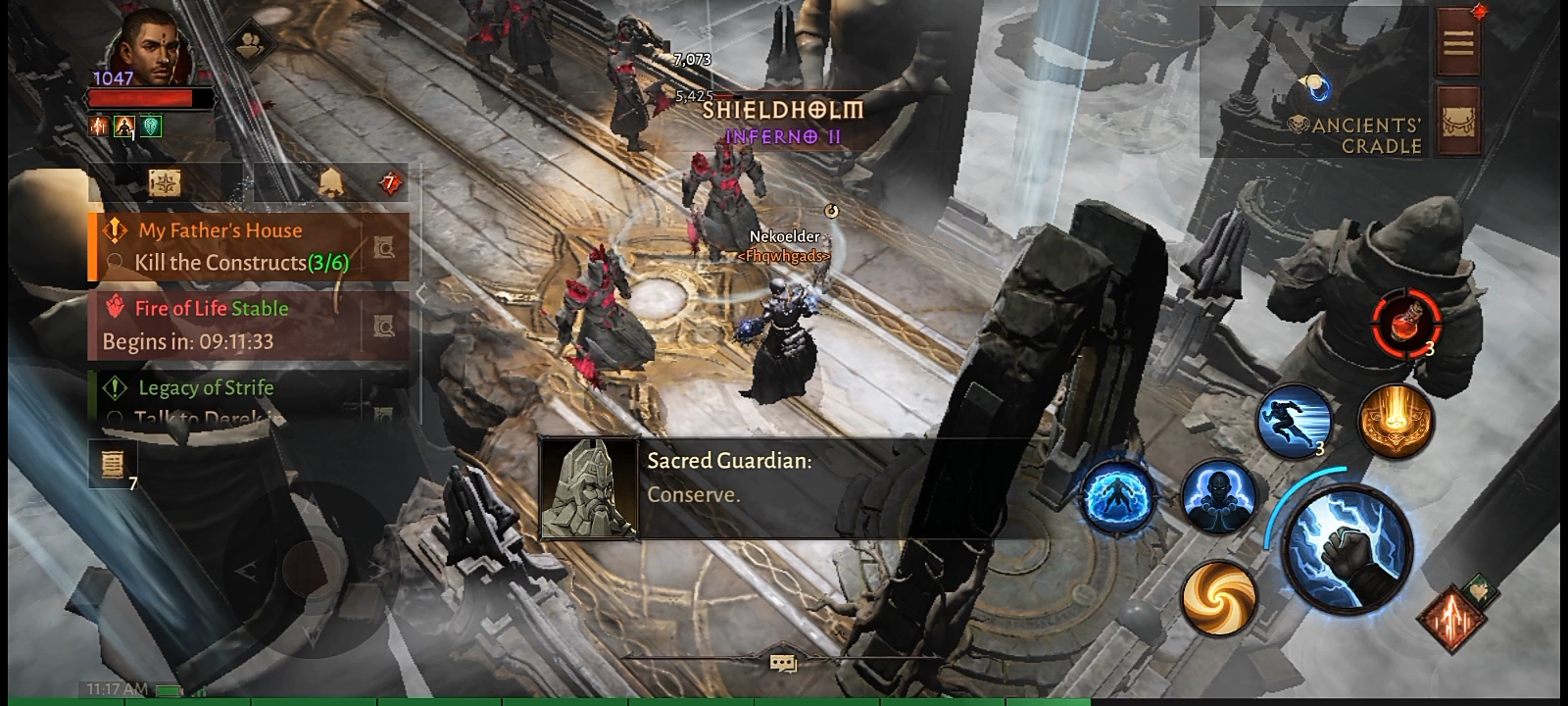The image size is (1568, 706).
Task: Open the Fire of Life Stable event
Action: (235, 325)
